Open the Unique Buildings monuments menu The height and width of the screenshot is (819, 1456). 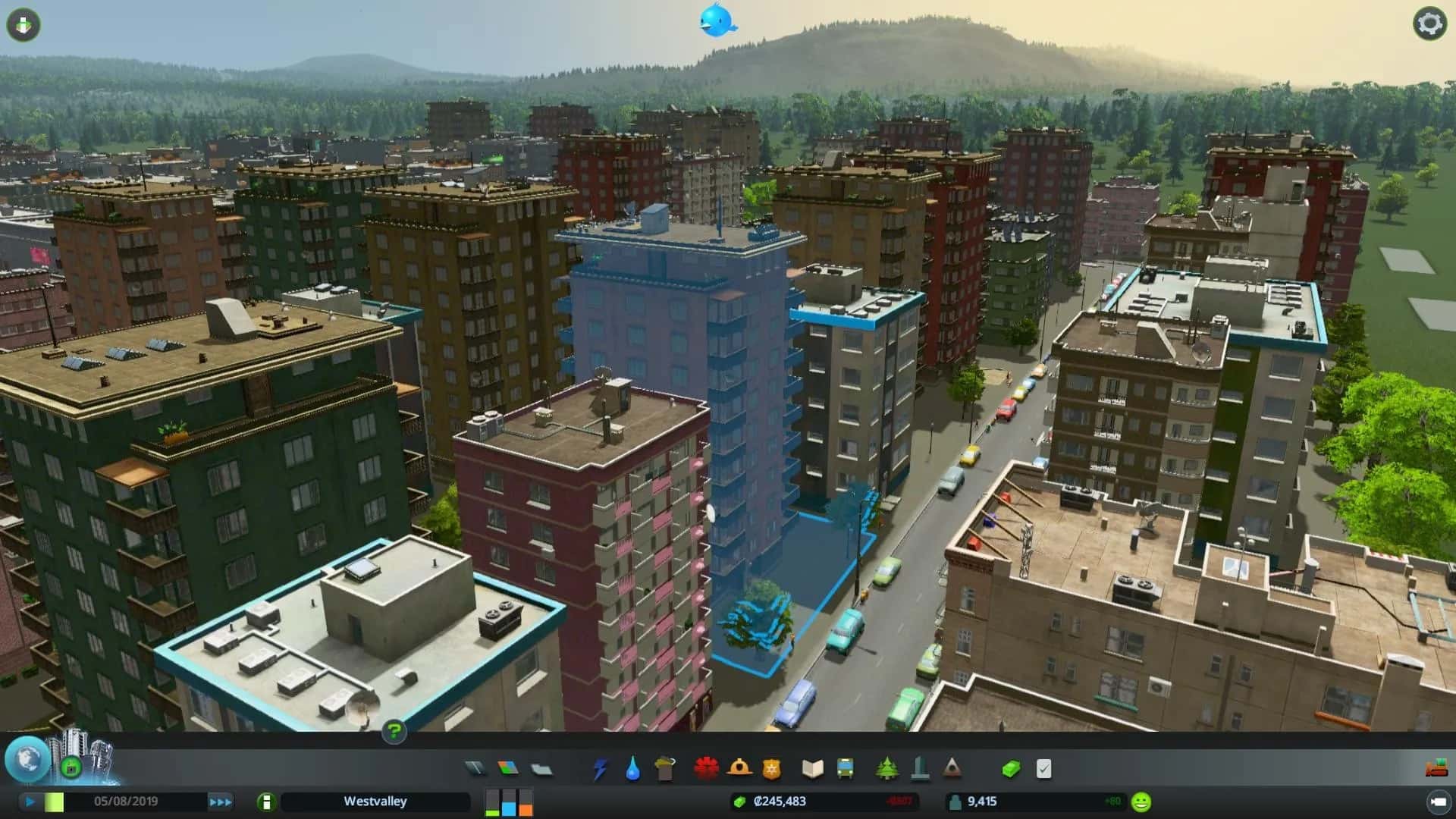tap(920, 769)
